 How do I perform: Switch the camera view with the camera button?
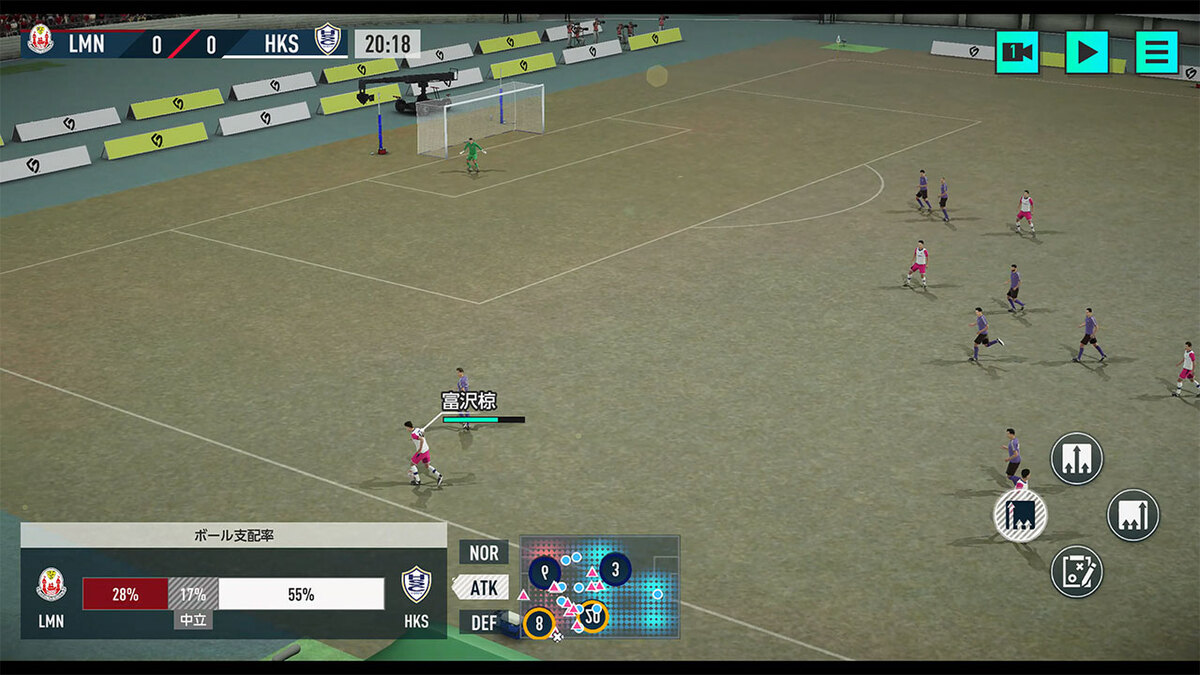[1017, 52]
